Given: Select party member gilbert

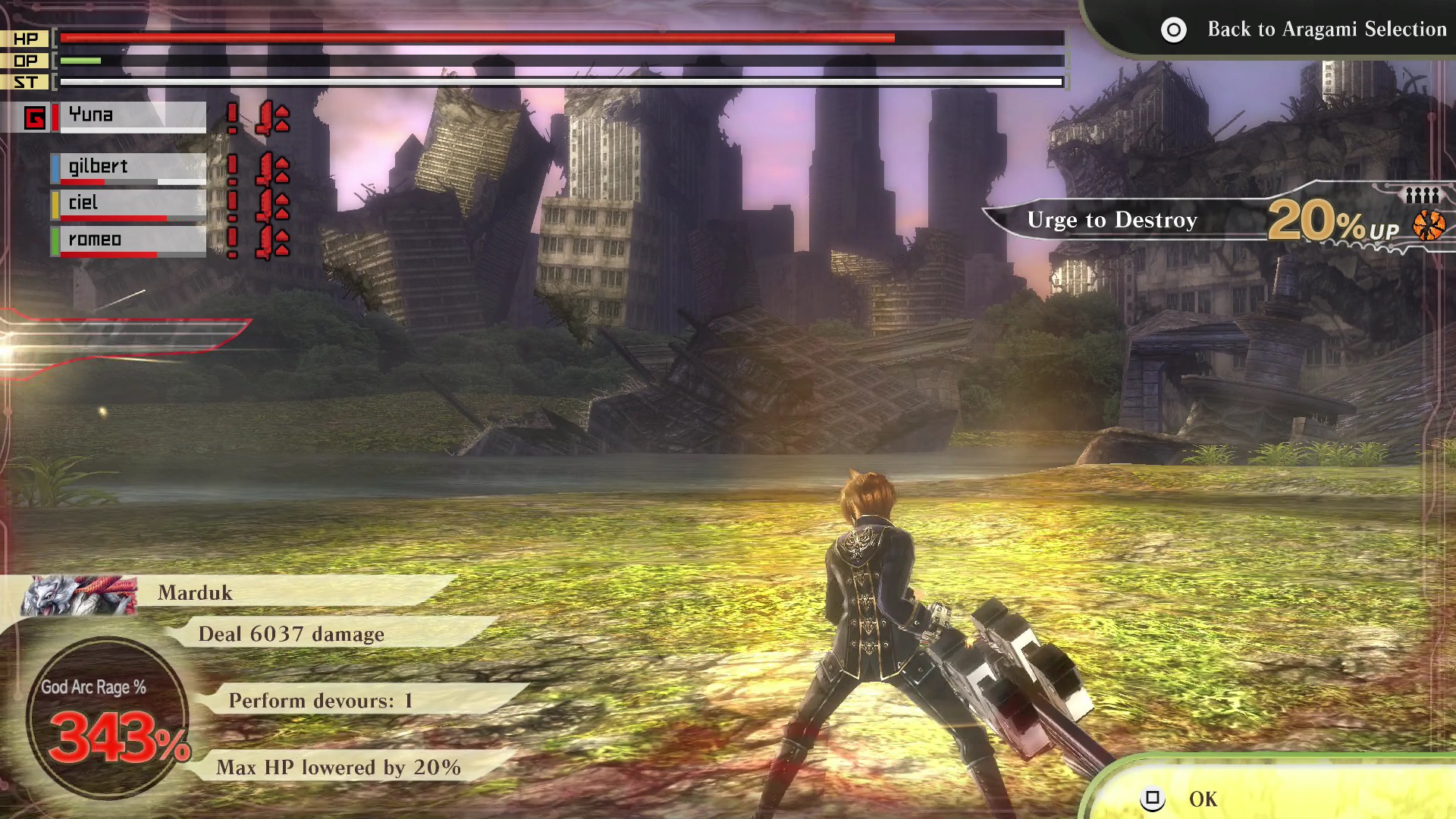Looking at the screenshot, I should coord(130,168).
